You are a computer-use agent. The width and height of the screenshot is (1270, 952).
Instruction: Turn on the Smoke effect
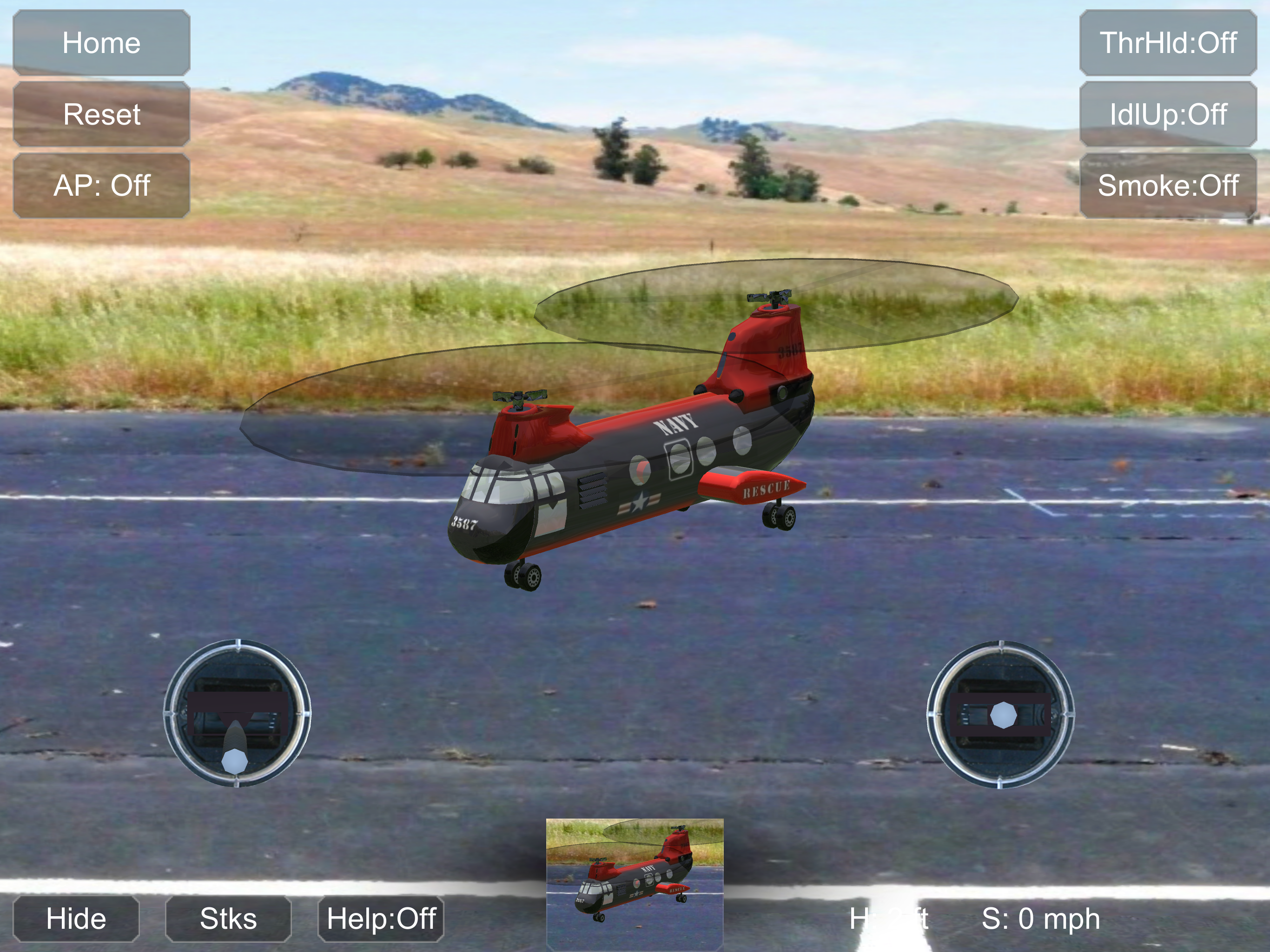click(1167, 185)
